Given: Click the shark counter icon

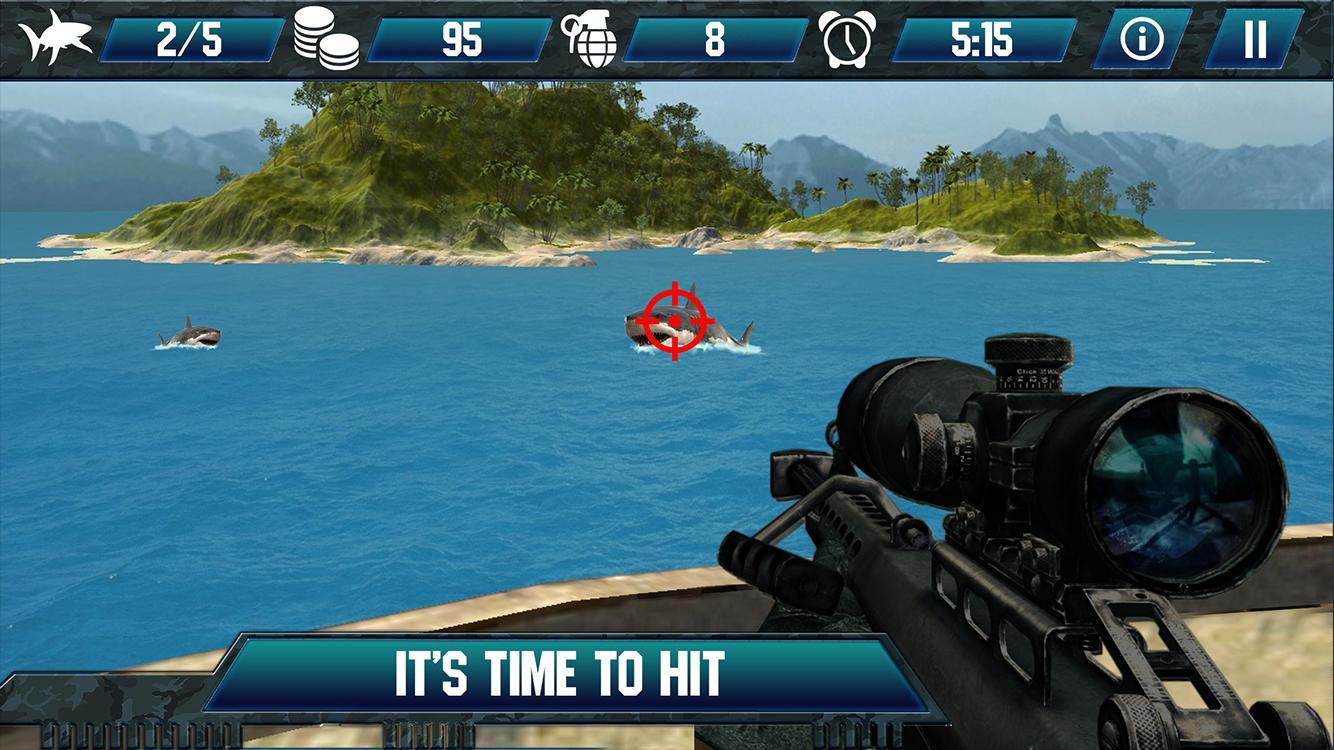Looking at the screenshot, I should 55,38.
